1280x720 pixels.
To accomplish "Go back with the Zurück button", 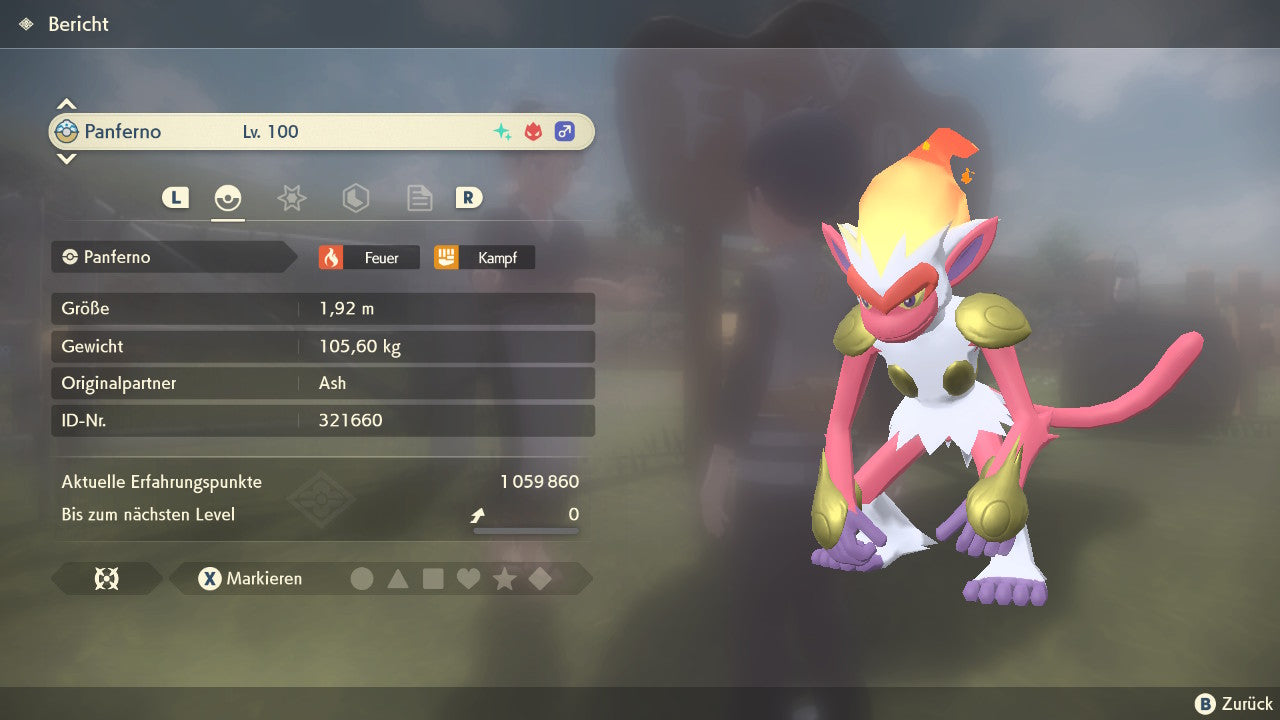I will [1234, 704].
